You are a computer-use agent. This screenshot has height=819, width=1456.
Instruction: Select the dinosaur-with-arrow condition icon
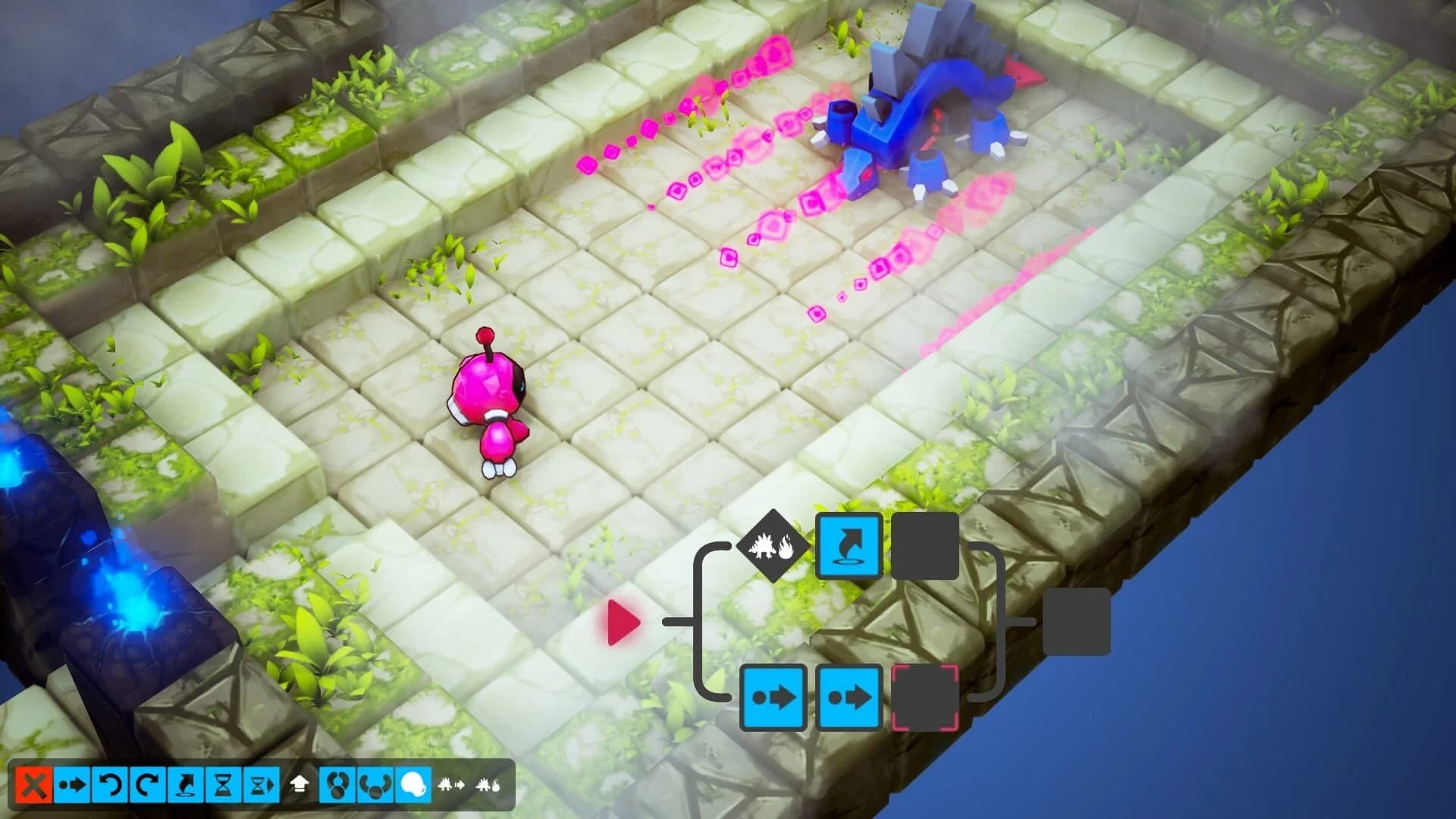click(451, 786)
